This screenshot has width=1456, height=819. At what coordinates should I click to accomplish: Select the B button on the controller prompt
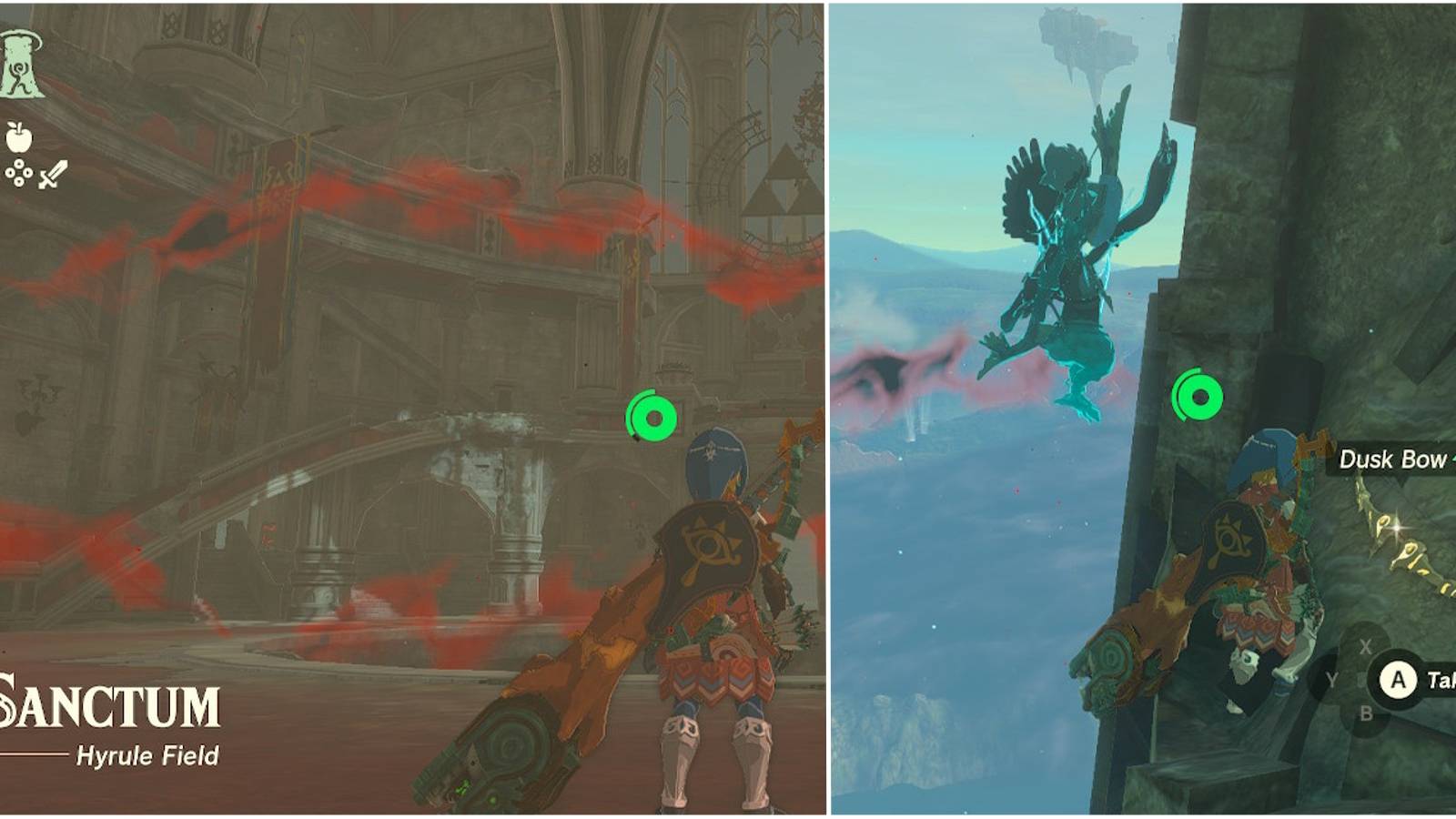tap(1364, 714)
